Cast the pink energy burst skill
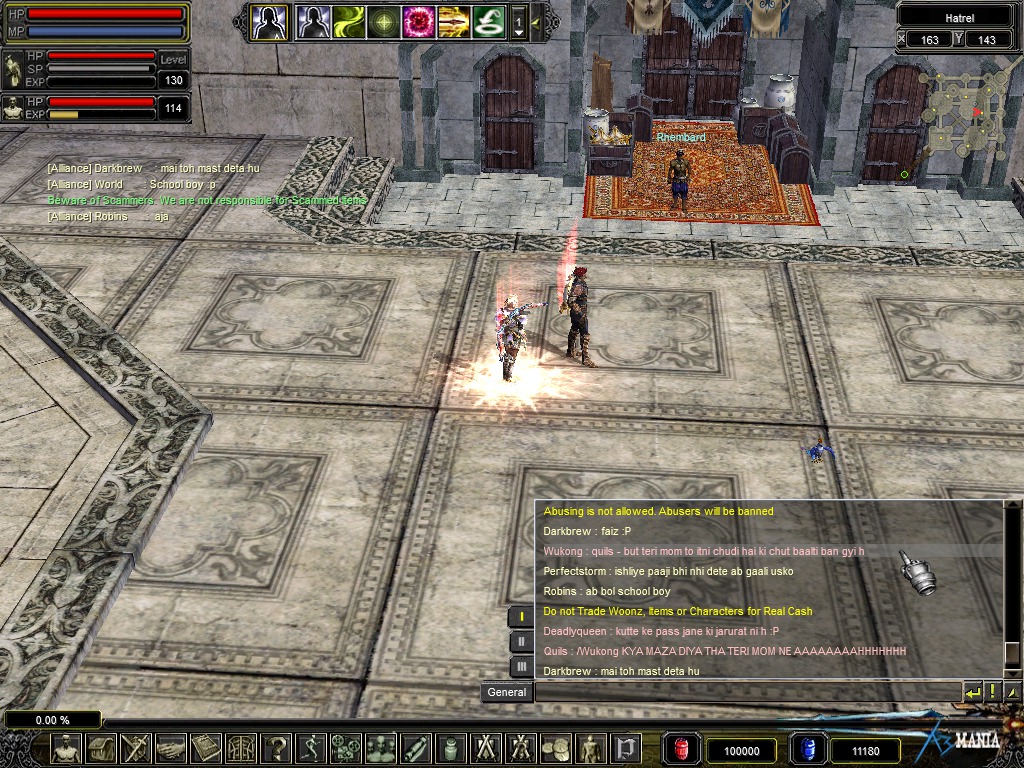Image resolution: width=1024 pixels, height=768 pixels. [419, 22]
